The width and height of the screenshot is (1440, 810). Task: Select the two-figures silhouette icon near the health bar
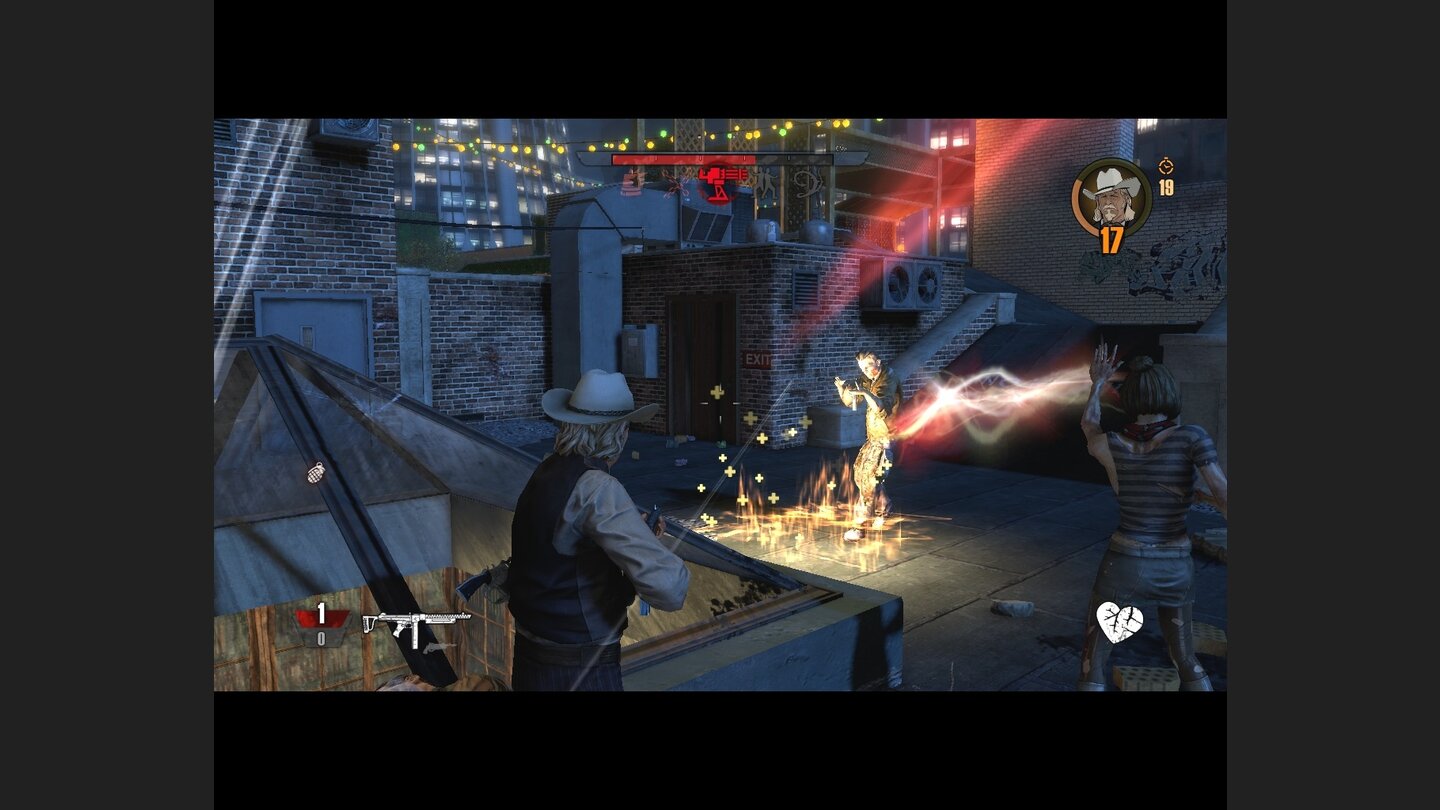(763, 184)
